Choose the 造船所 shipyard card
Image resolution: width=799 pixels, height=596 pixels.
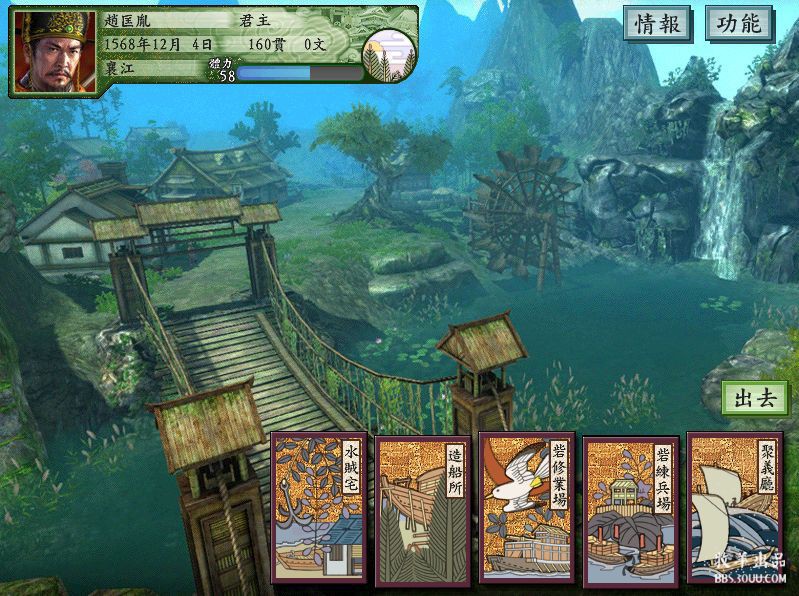click(x=422, y=509)
